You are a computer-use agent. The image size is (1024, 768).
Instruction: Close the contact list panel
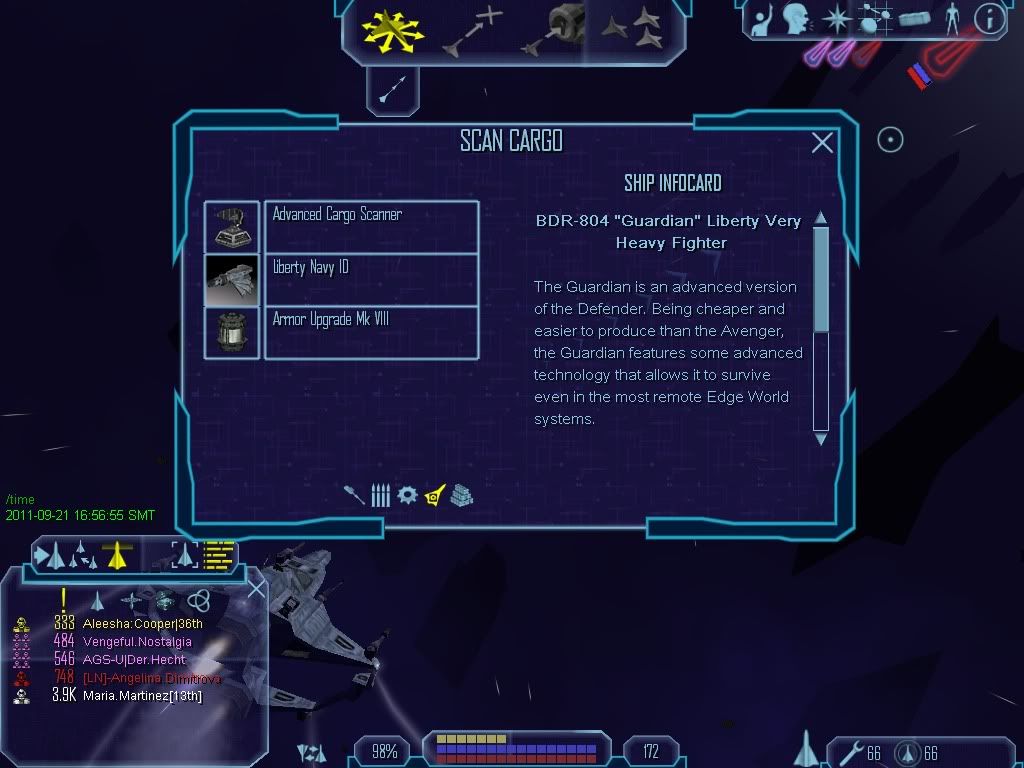point(256,589)
